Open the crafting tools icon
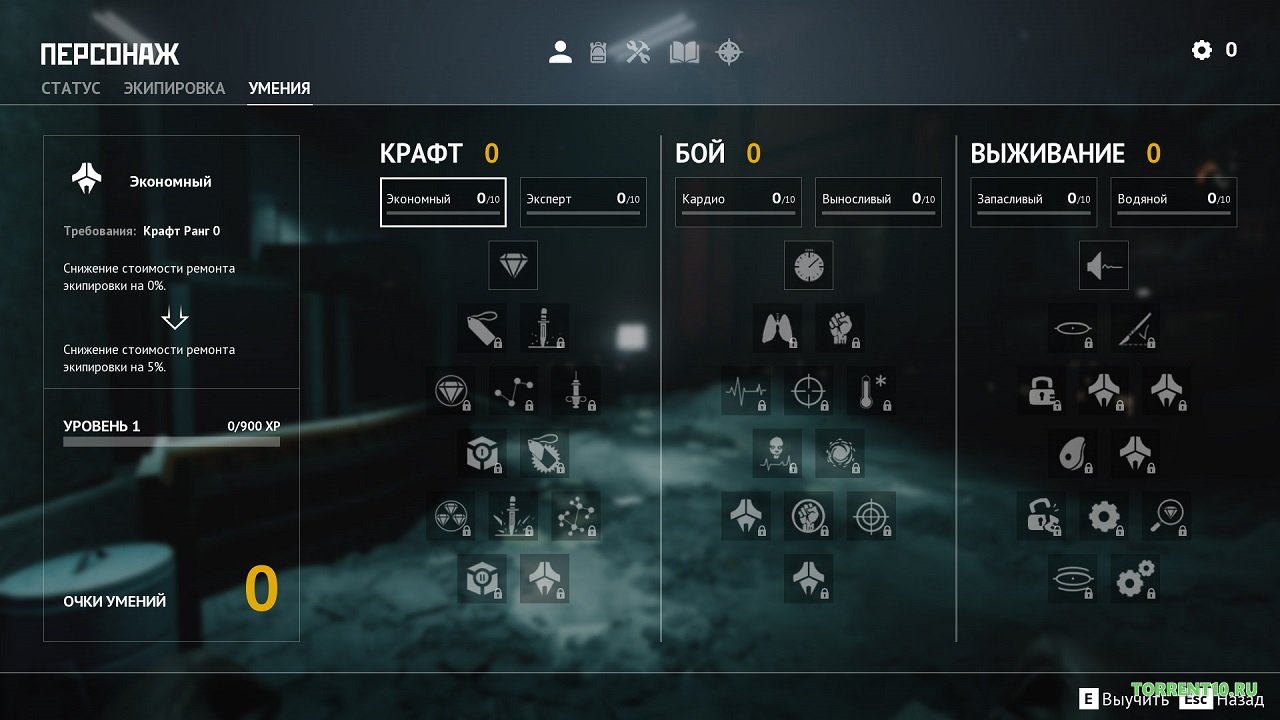 point(639,52)
